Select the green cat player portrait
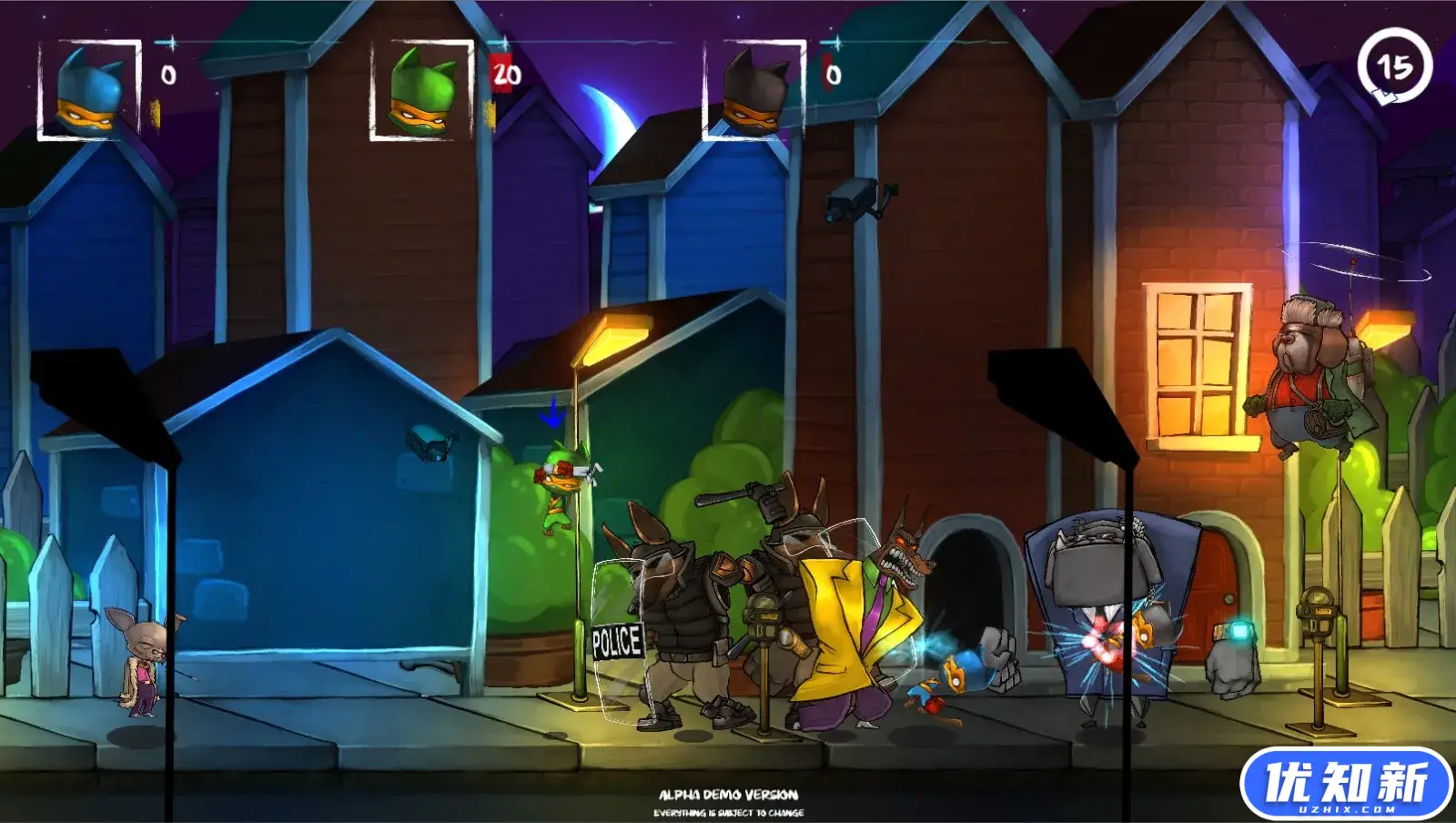 (421, 90)
